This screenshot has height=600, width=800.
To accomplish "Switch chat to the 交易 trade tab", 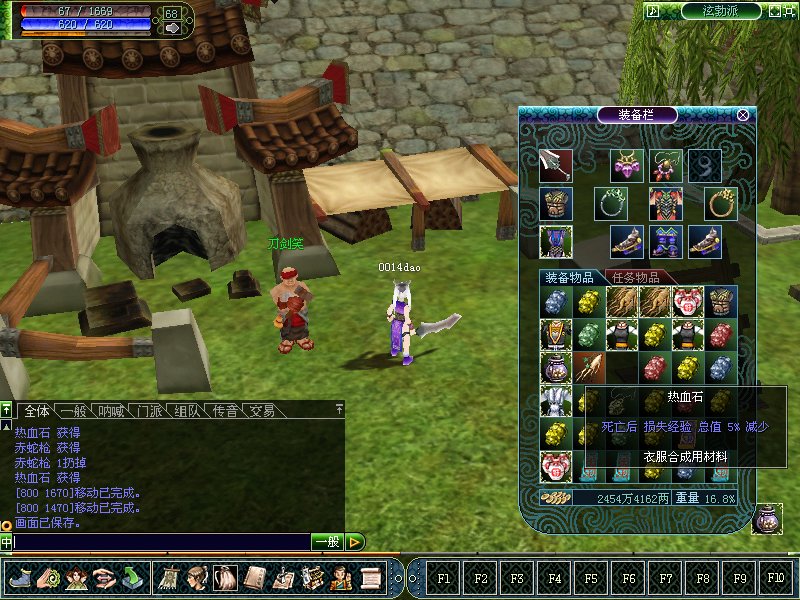I will tap(262, 411).
